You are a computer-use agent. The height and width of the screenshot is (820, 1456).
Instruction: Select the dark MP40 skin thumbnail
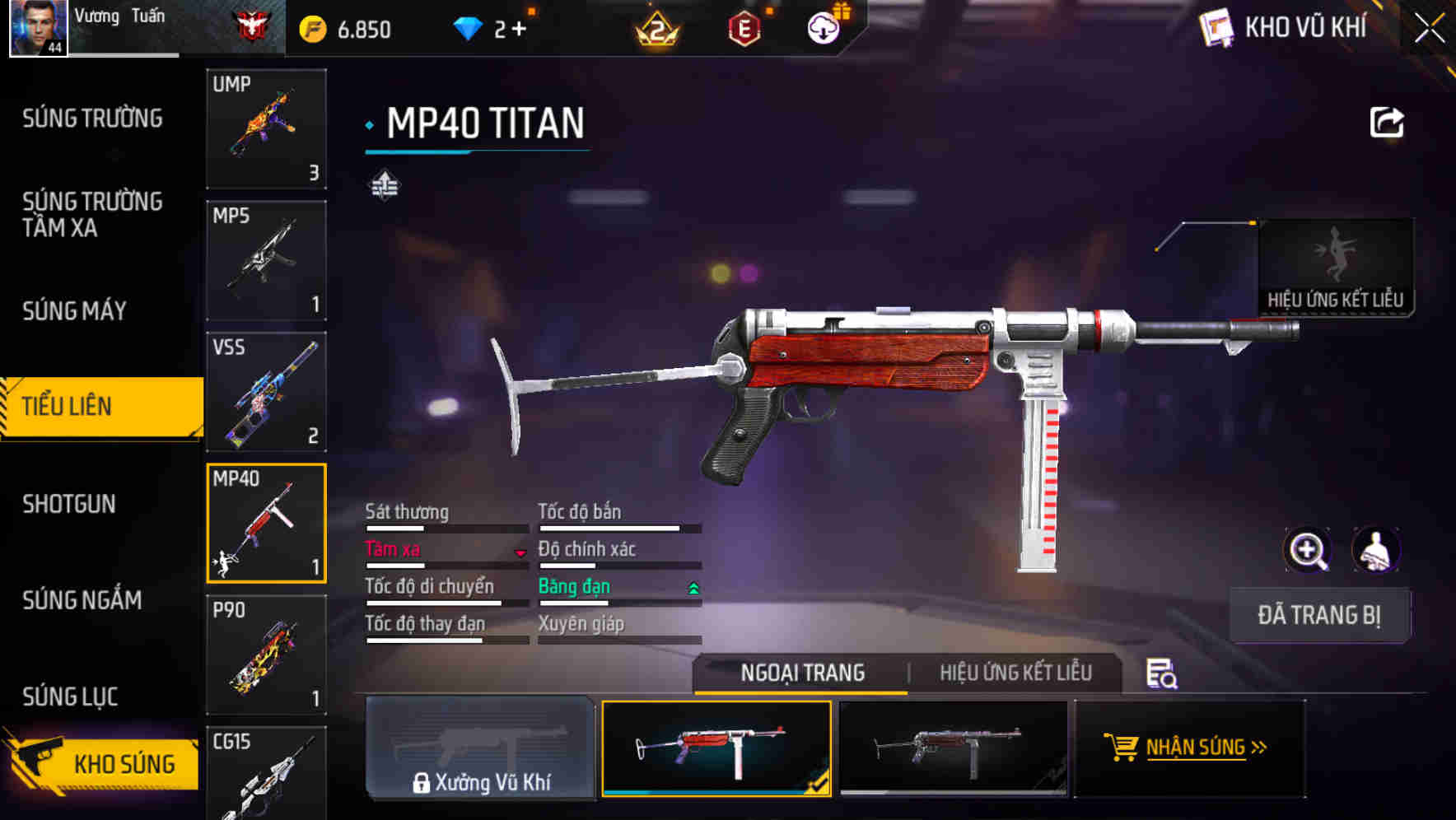[x=953, y=748]
